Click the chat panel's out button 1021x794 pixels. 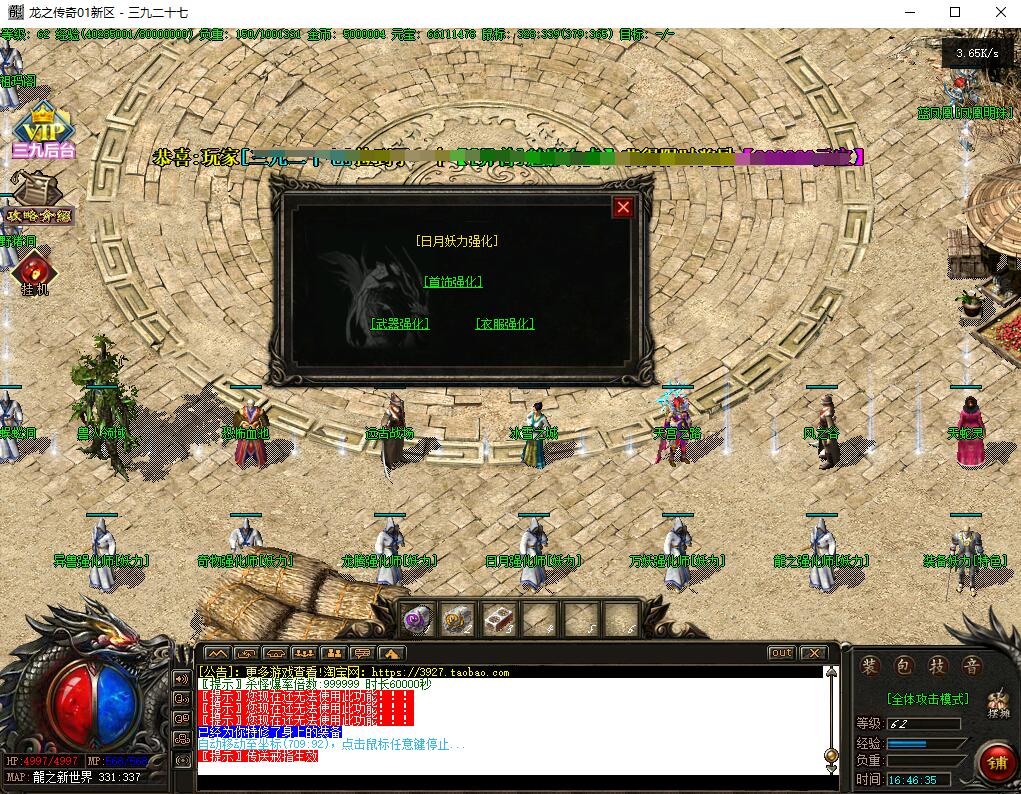pos(782,653)
